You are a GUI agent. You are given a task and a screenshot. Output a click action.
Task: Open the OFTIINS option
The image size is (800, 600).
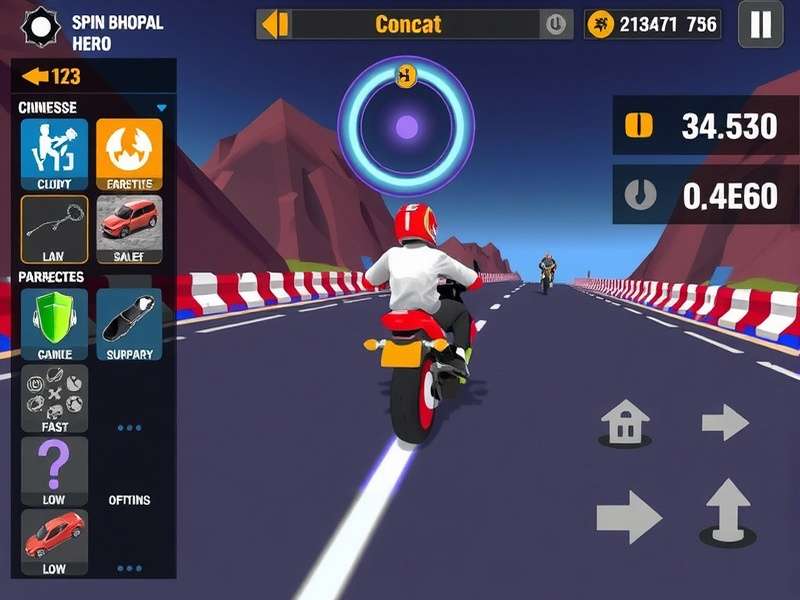pos(129,499)
